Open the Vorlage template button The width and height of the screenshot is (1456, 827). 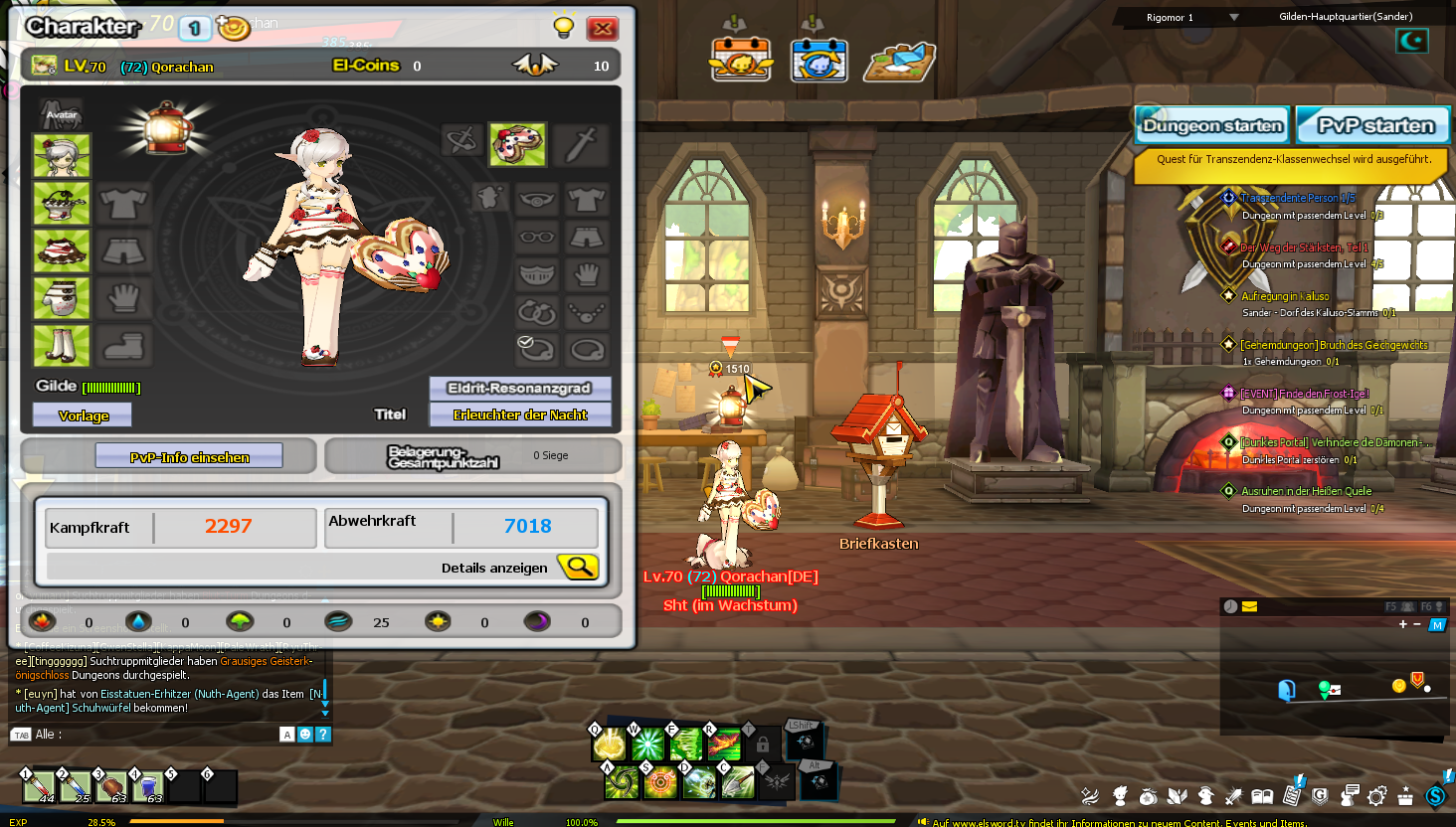[83, 415]
